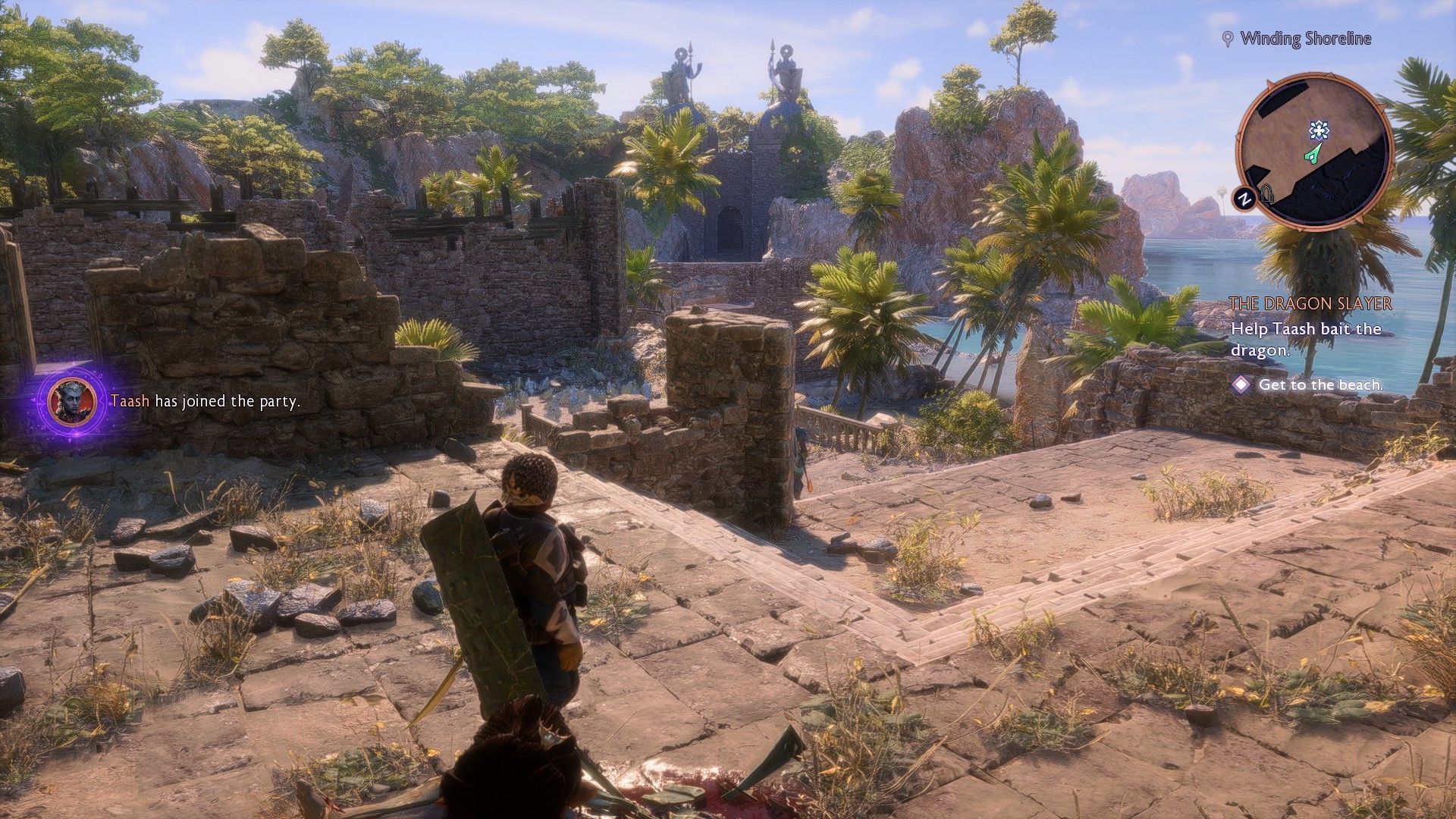The width and height of the screenshot is (1456, 819).
Task: Select The Dragon Slayer quest tracker
Action: [1310, 303]
